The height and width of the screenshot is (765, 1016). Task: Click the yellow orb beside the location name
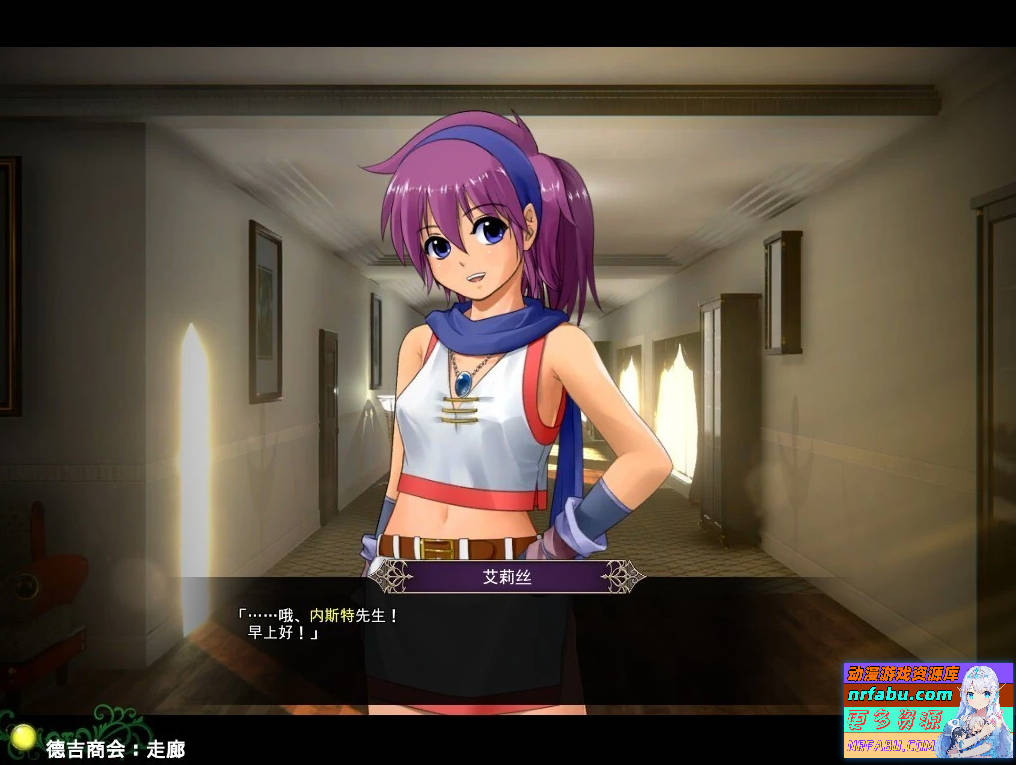coord(23,739)
